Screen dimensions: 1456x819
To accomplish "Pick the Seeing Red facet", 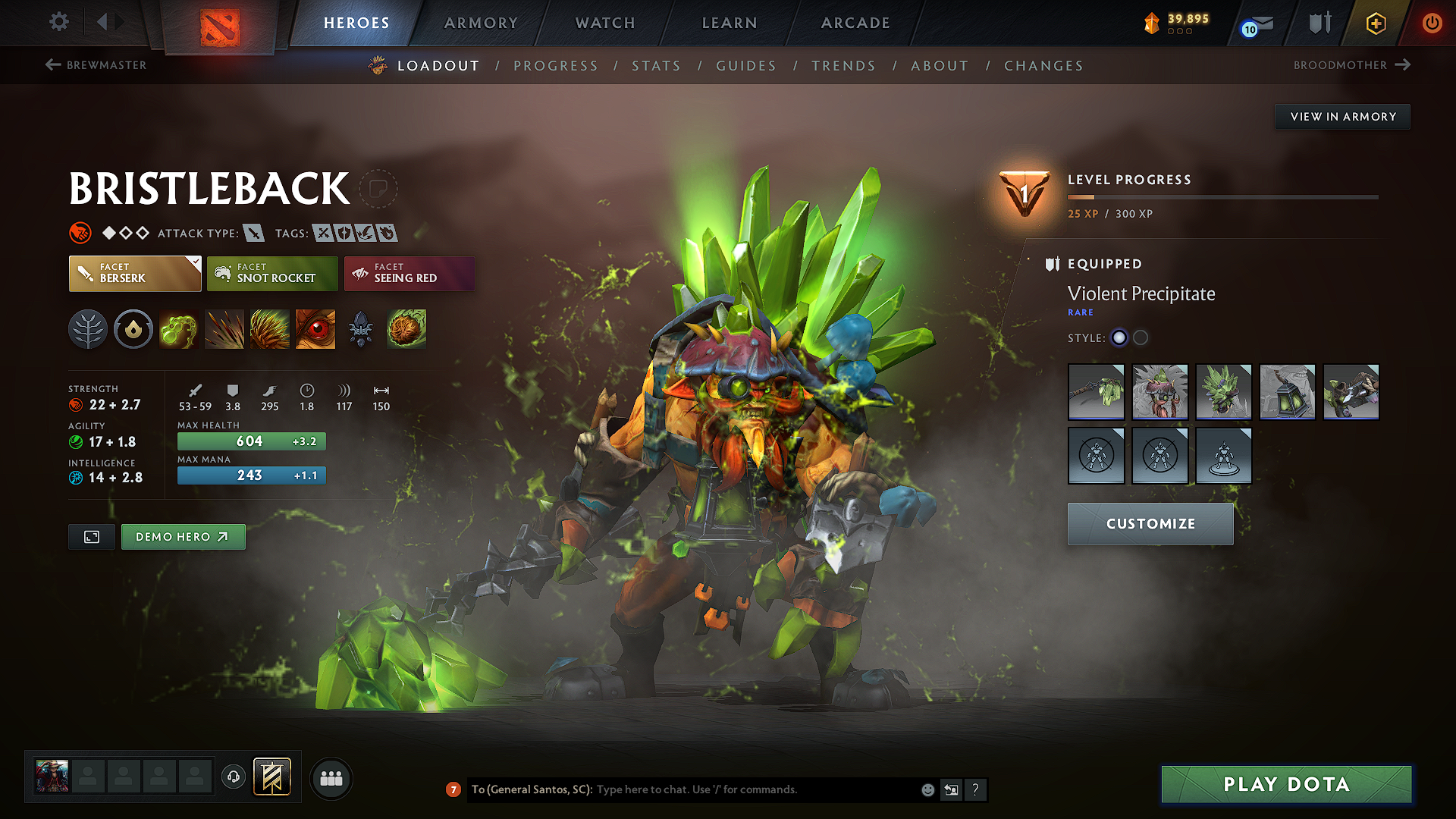I will (x=409, y=274).
